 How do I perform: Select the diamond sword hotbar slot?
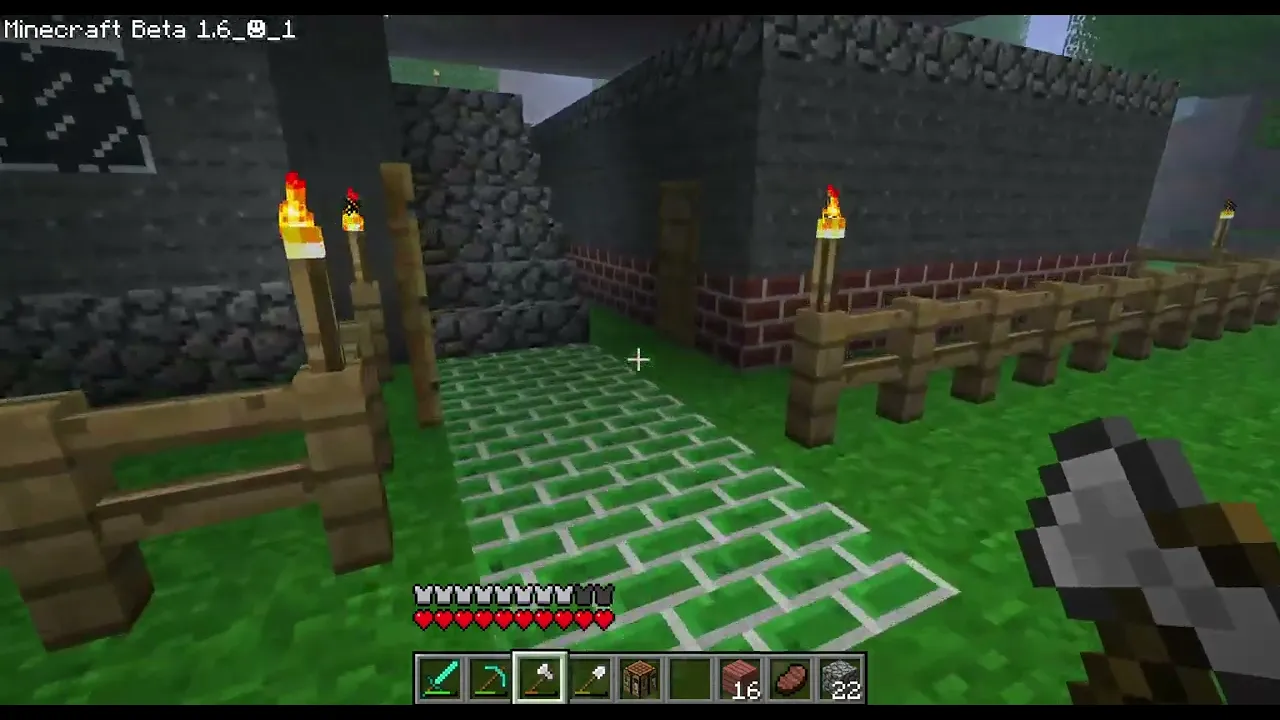440,678
